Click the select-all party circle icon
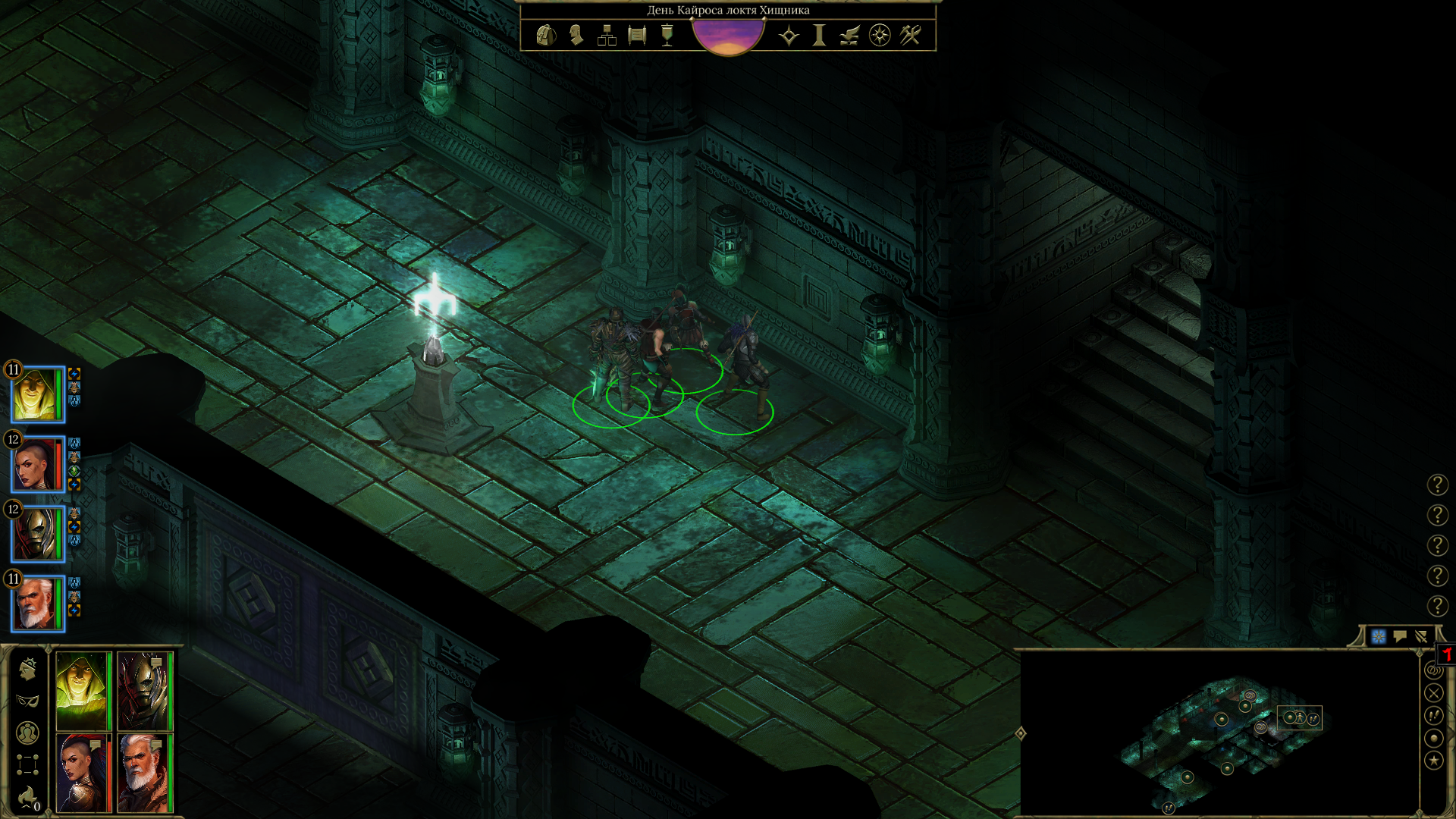The image size is (1456, 819). tap(27, 733)
